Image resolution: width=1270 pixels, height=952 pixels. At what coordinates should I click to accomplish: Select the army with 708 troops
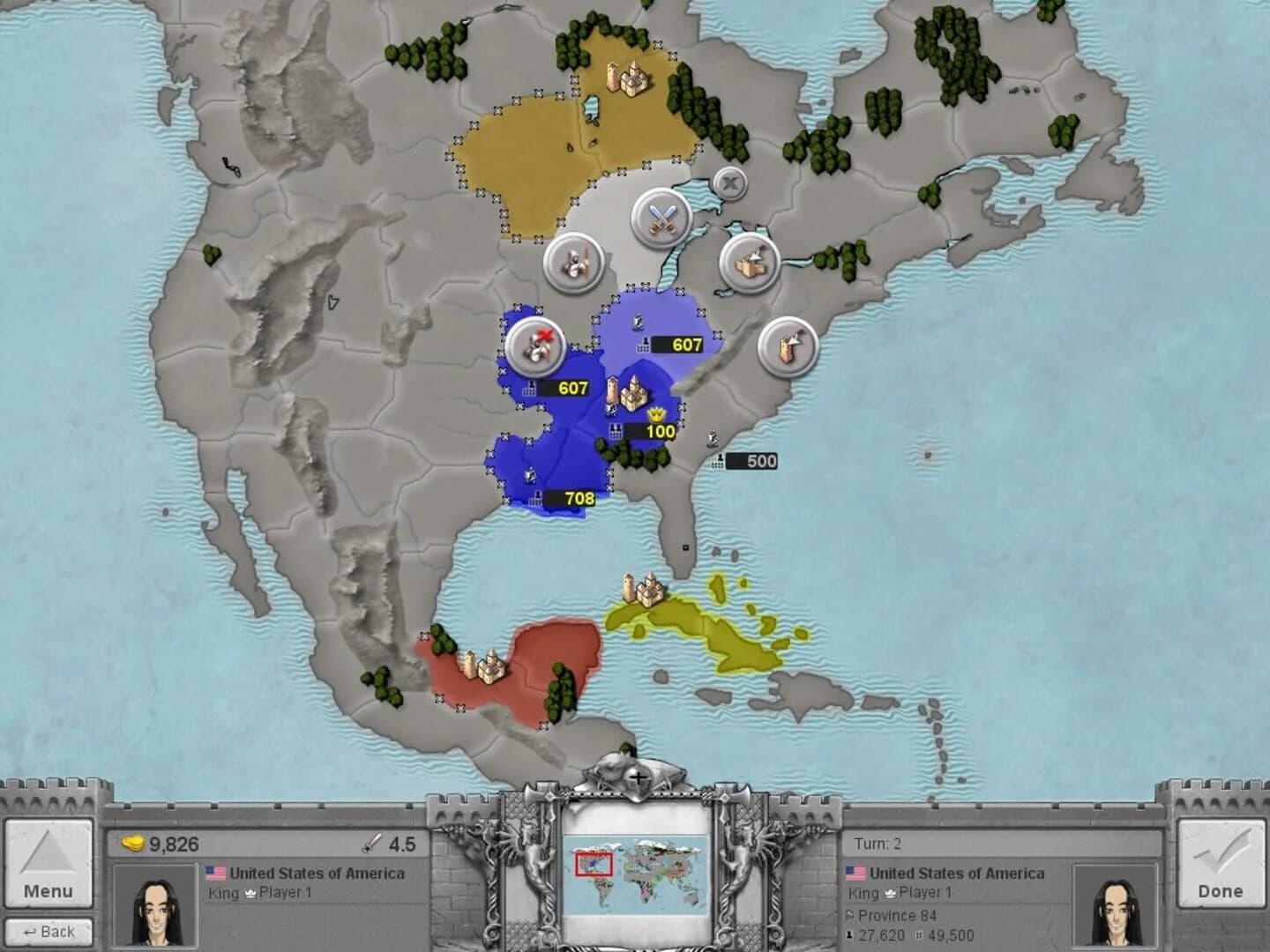click(568, 499)
